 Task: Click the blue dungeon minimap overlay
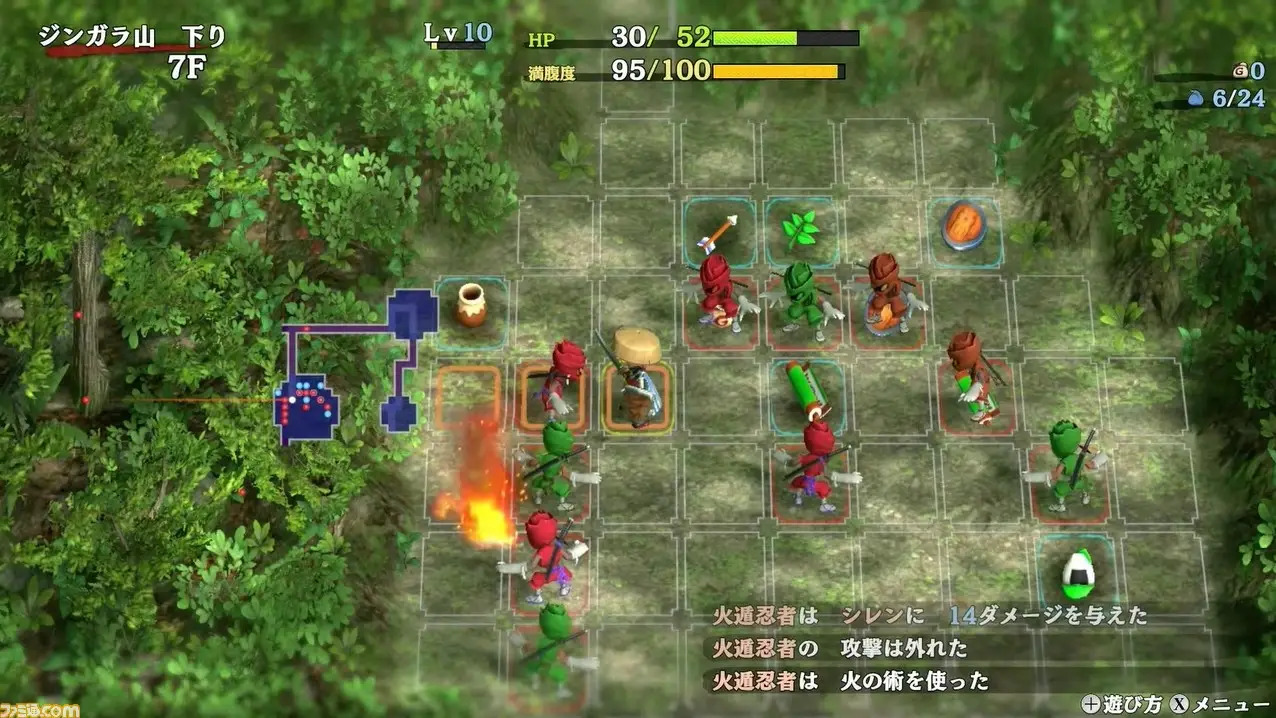pos(308,405)
